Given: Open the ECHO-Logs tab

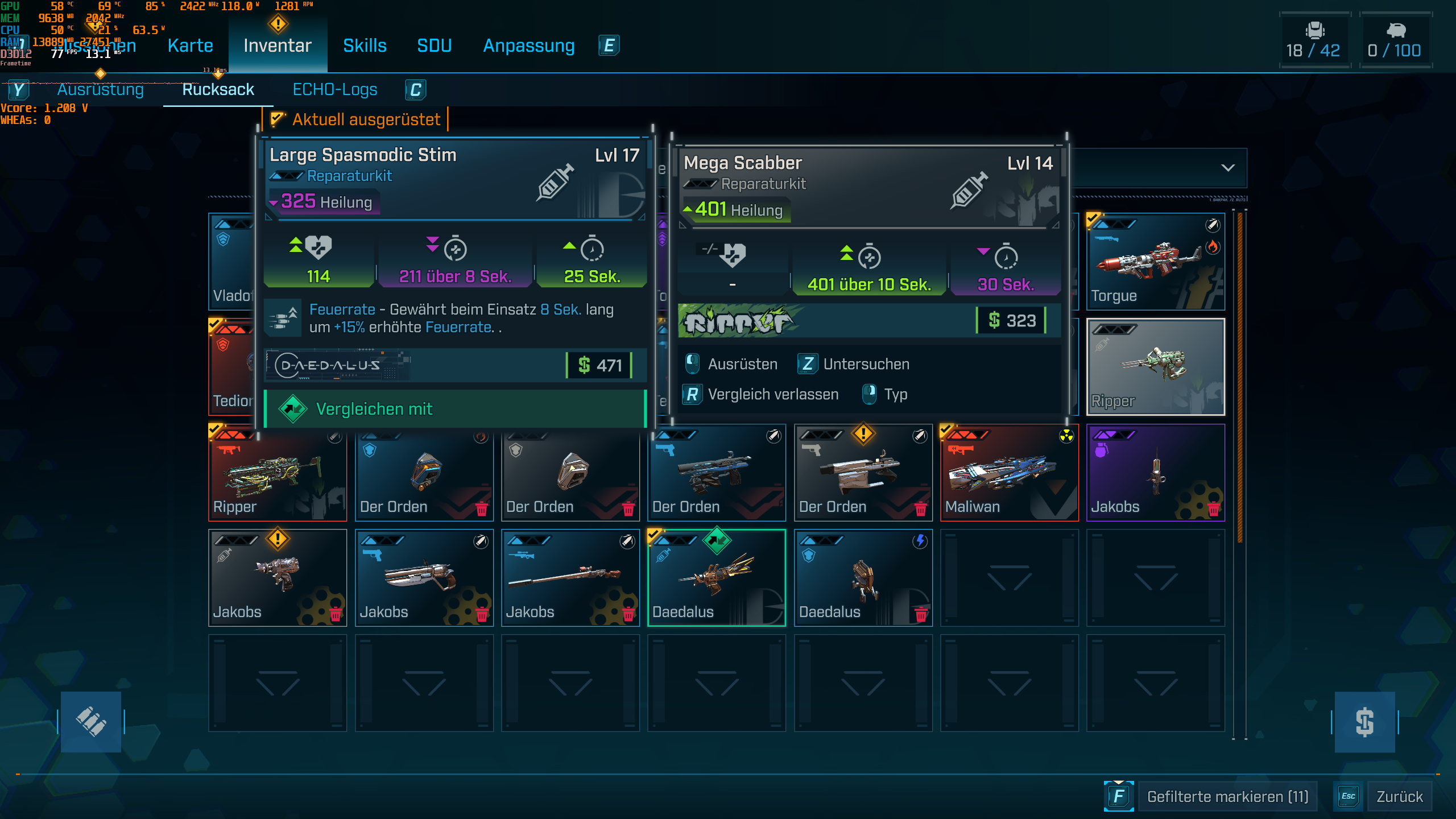Looking at the screenshot, I should click(x=335, y=89).
